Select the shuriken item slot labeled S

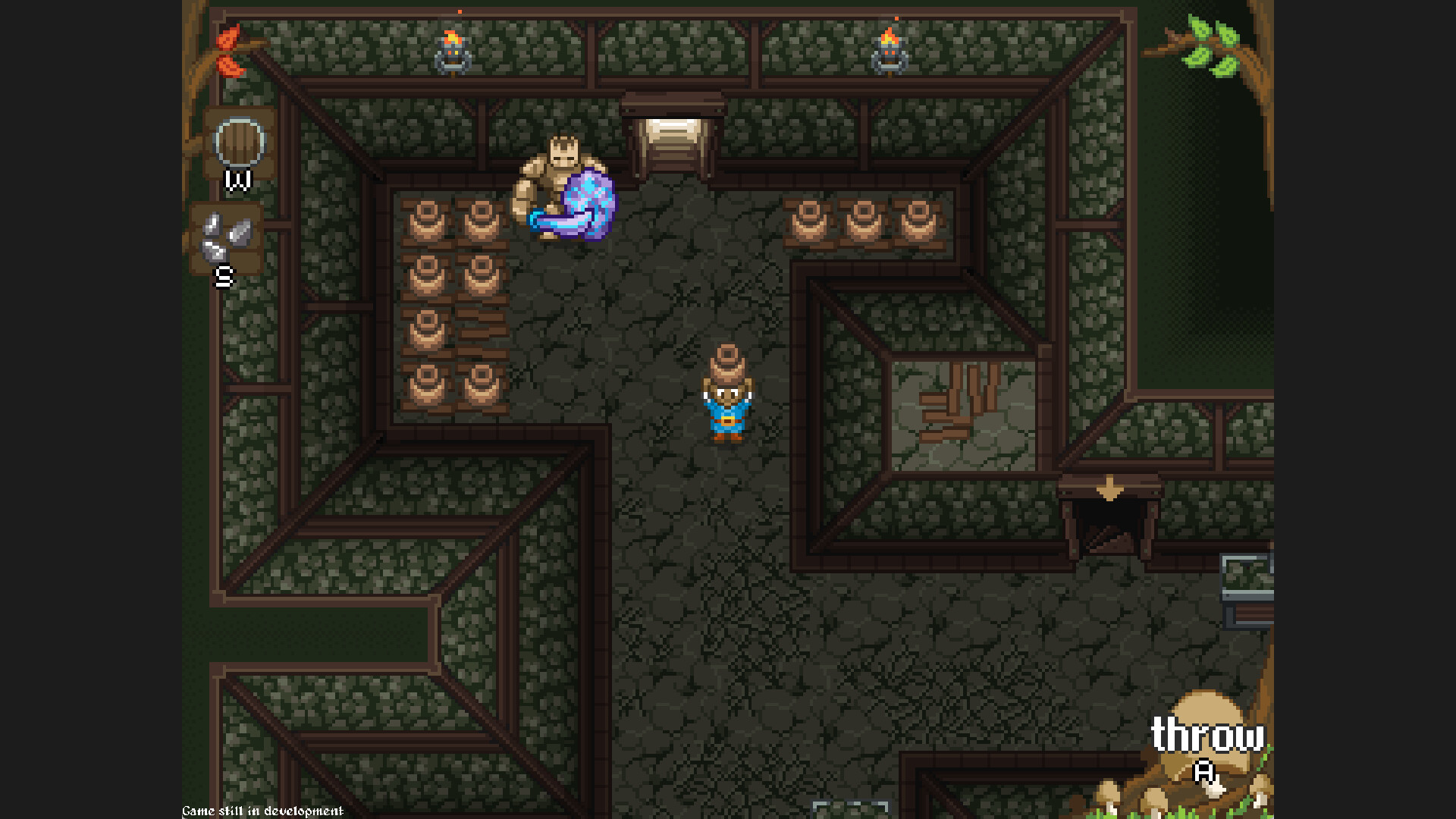click(226, 235)
